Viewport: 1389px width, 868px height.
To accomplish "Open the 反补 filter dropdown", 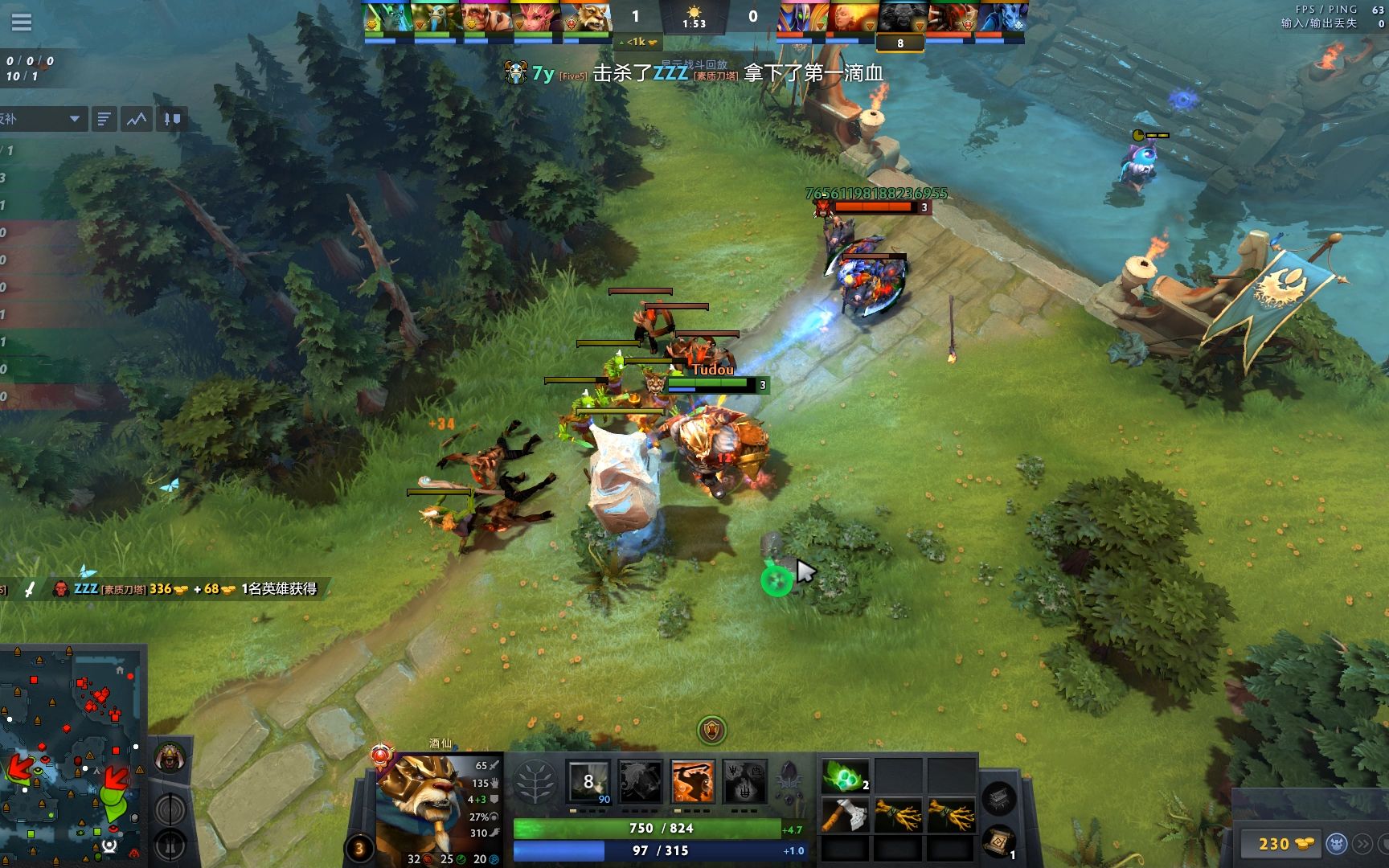I will coord(48,119).
